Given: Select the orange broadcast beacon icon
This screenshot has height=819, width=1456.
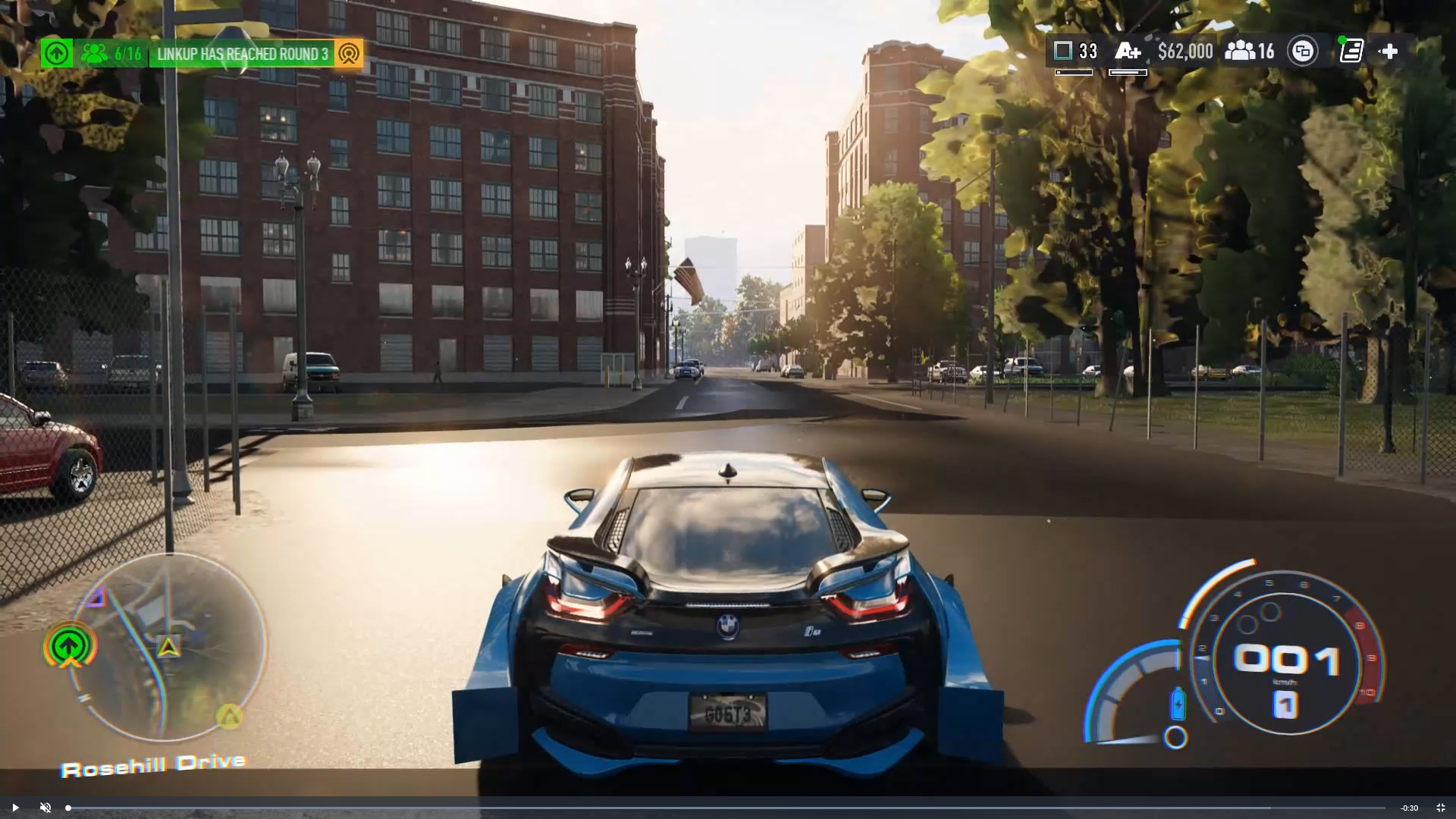Looking at the screenshot, I should point(349,54).
